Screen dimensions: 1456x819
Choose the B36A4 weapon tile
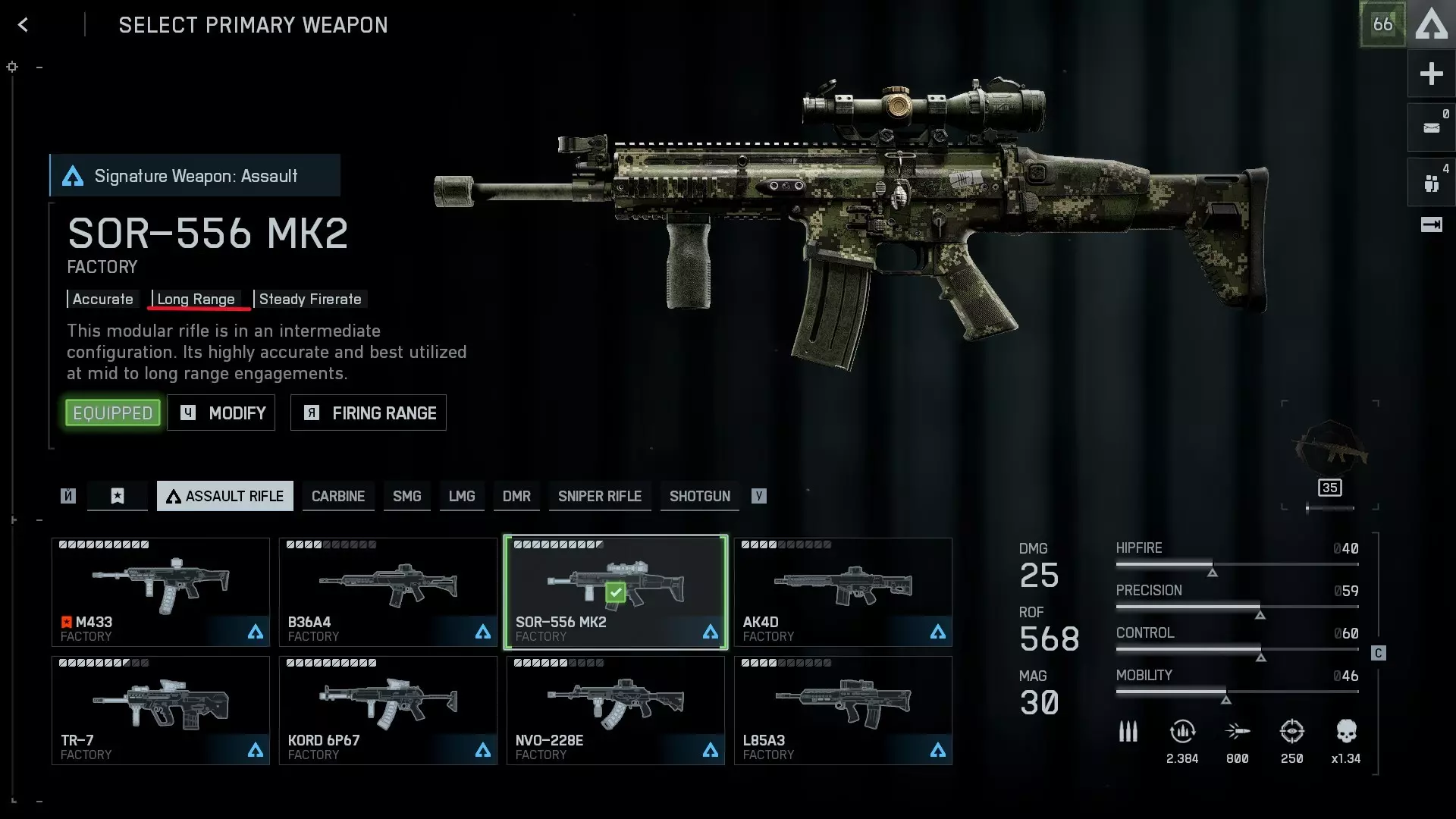[388, 592]
